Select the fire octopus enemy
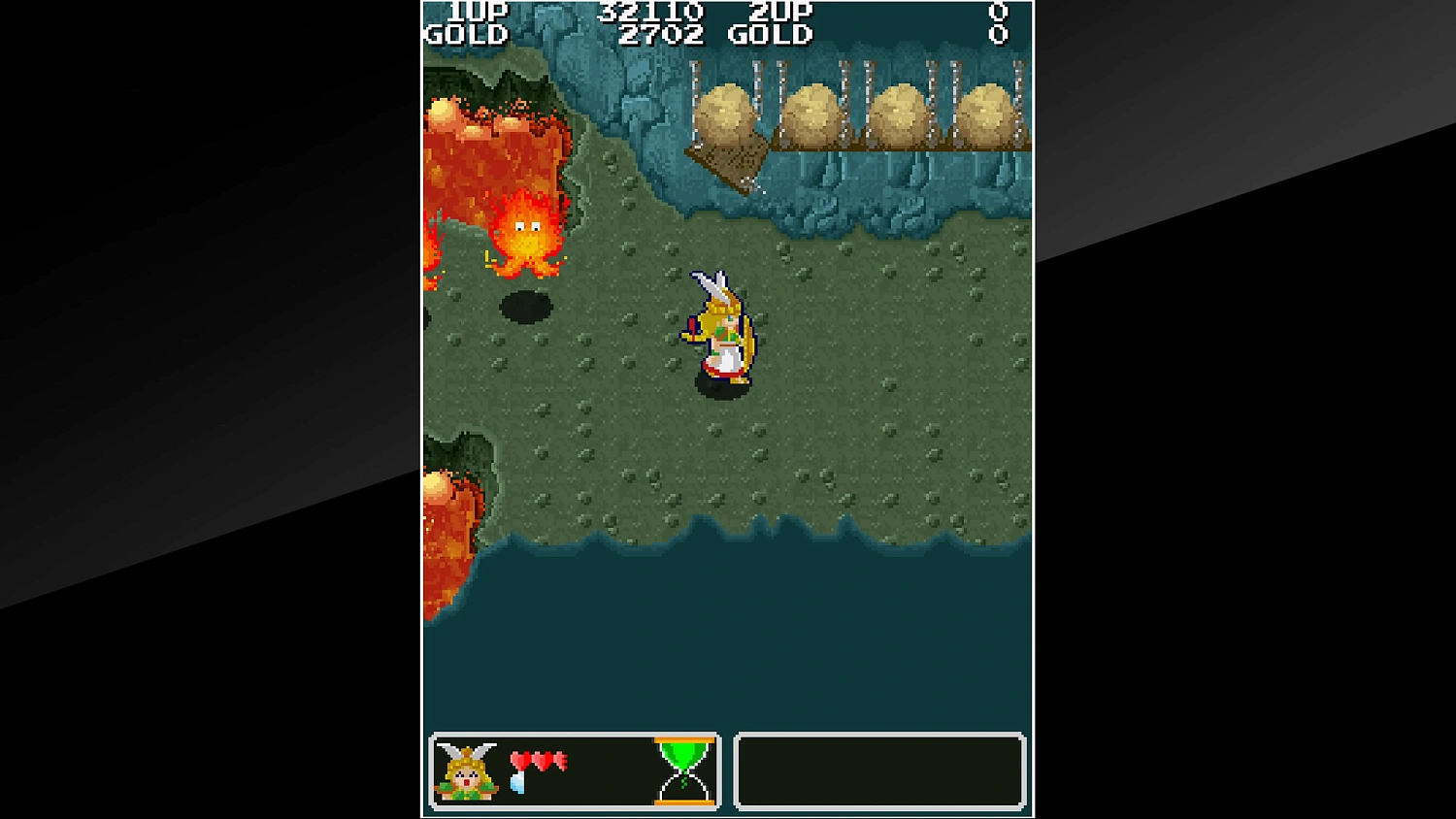Viewport: 1456px width, 819px height. pyautogui.click(x=529, y=233)
